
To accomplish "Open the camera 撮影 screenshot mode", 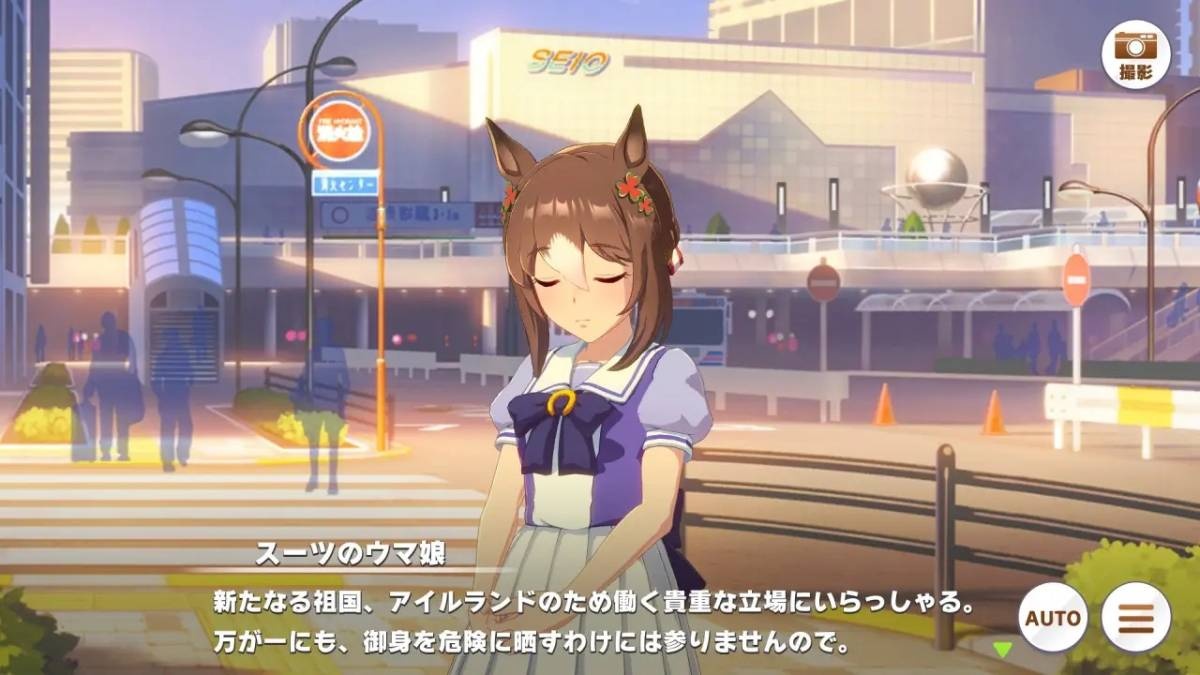I will [x=1135, y=53].
